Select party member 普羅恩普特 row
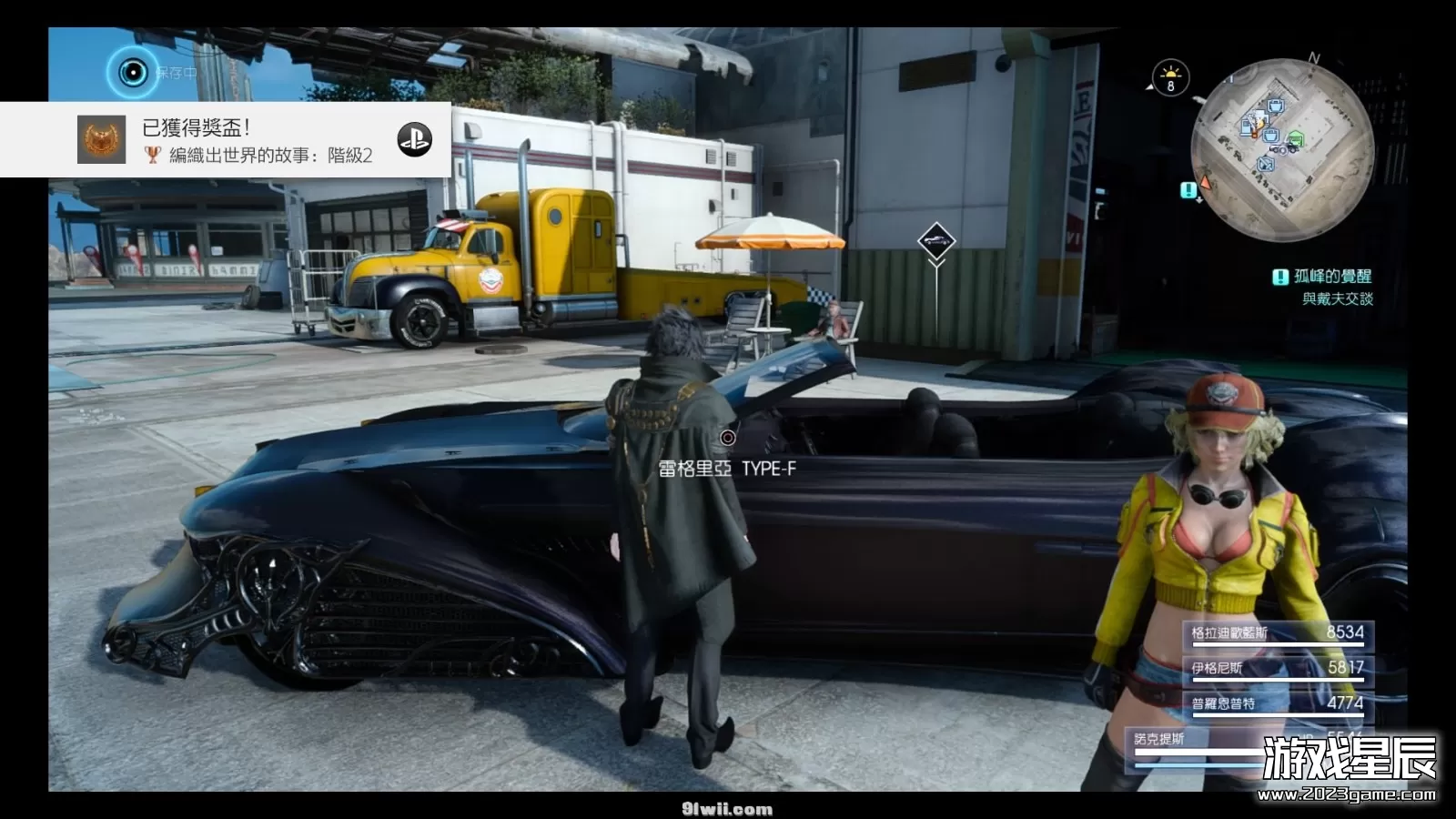The width and height of the screenshot is (1456, 819). tap(1278, 703)
